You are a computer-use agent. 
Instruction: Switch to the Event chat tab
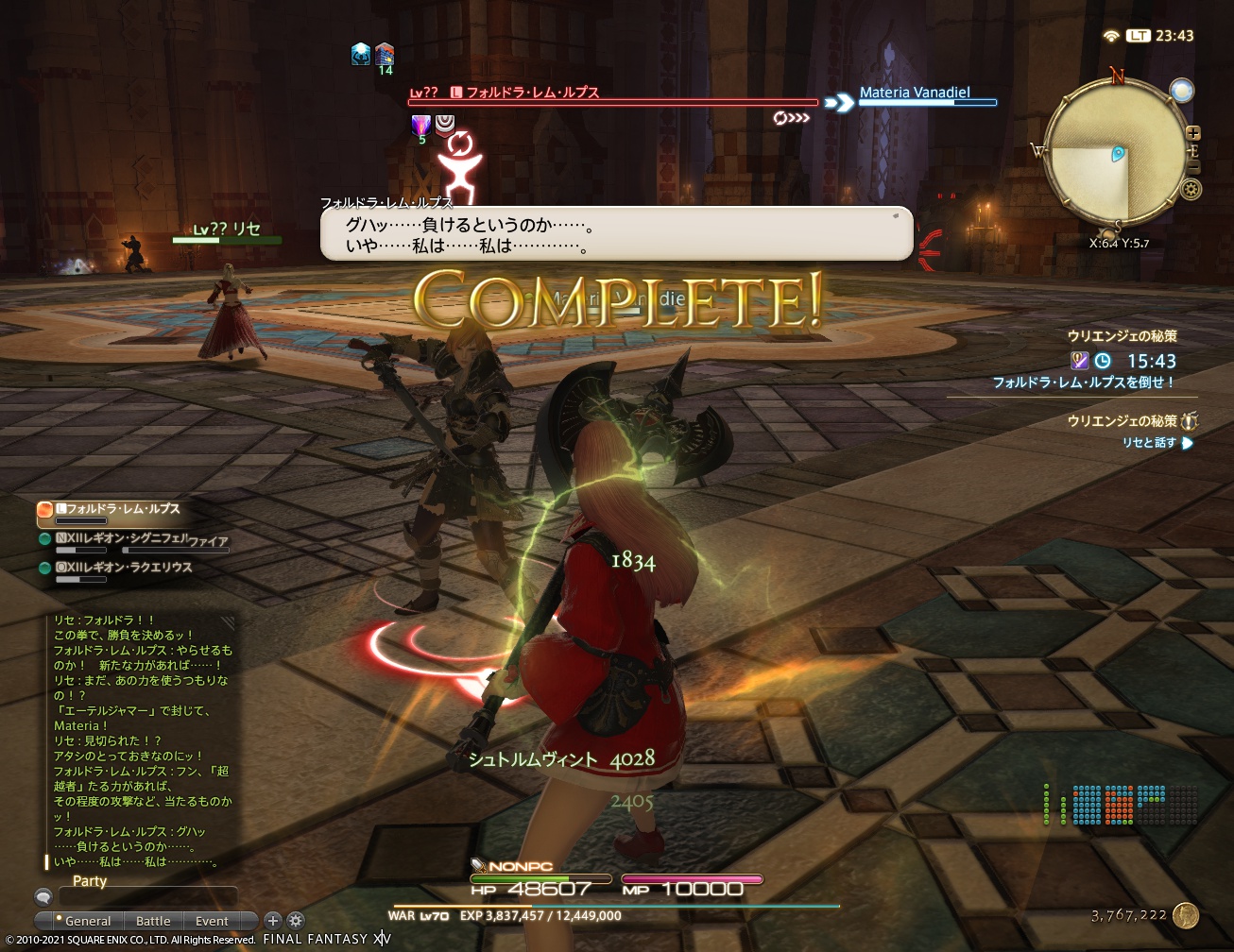(x=214, y=920)
